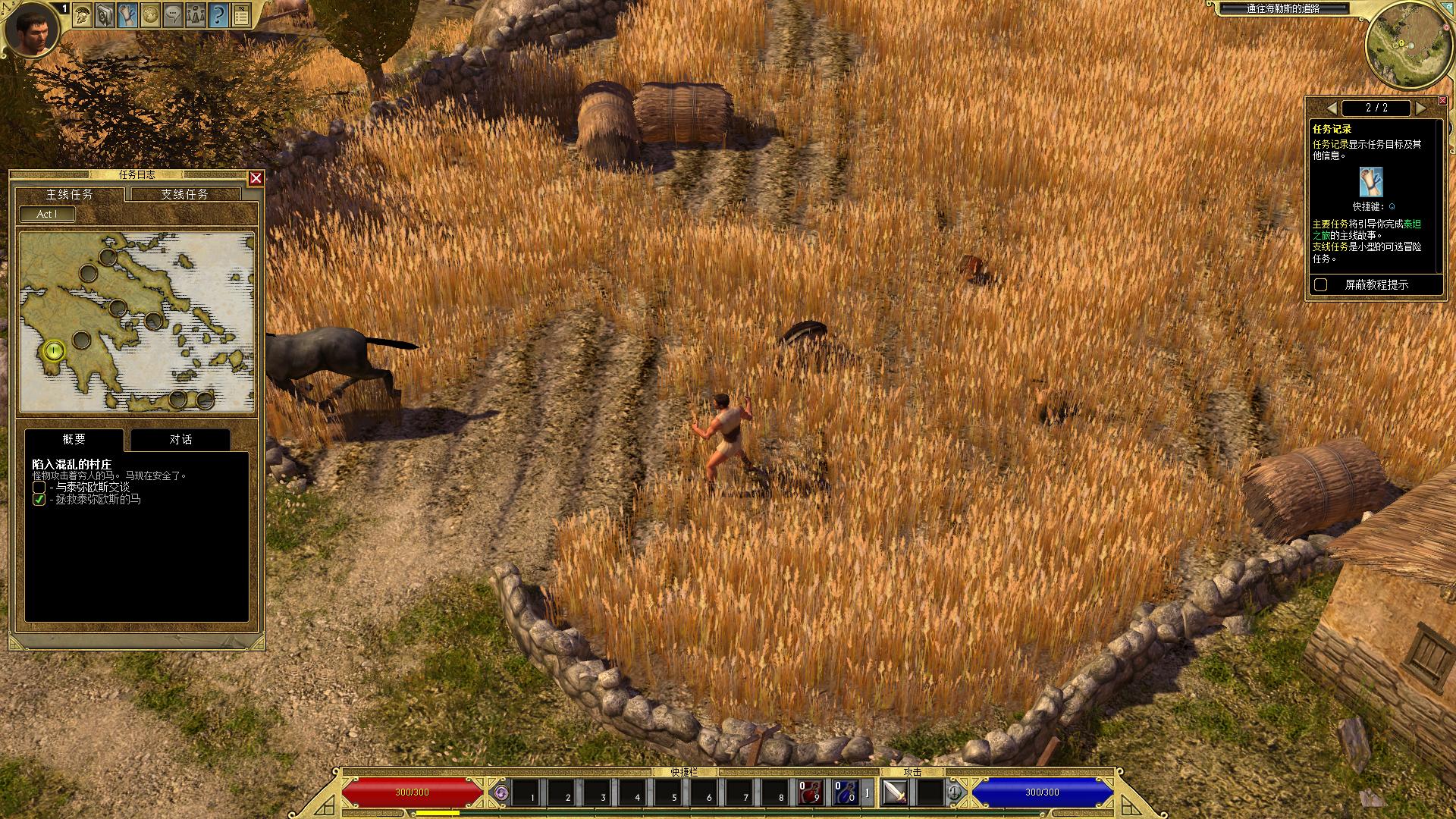The width and height of the screenshot is (1456, 819).
Task: Toggle the quest log scroll icon
Action: coord(127,14)
